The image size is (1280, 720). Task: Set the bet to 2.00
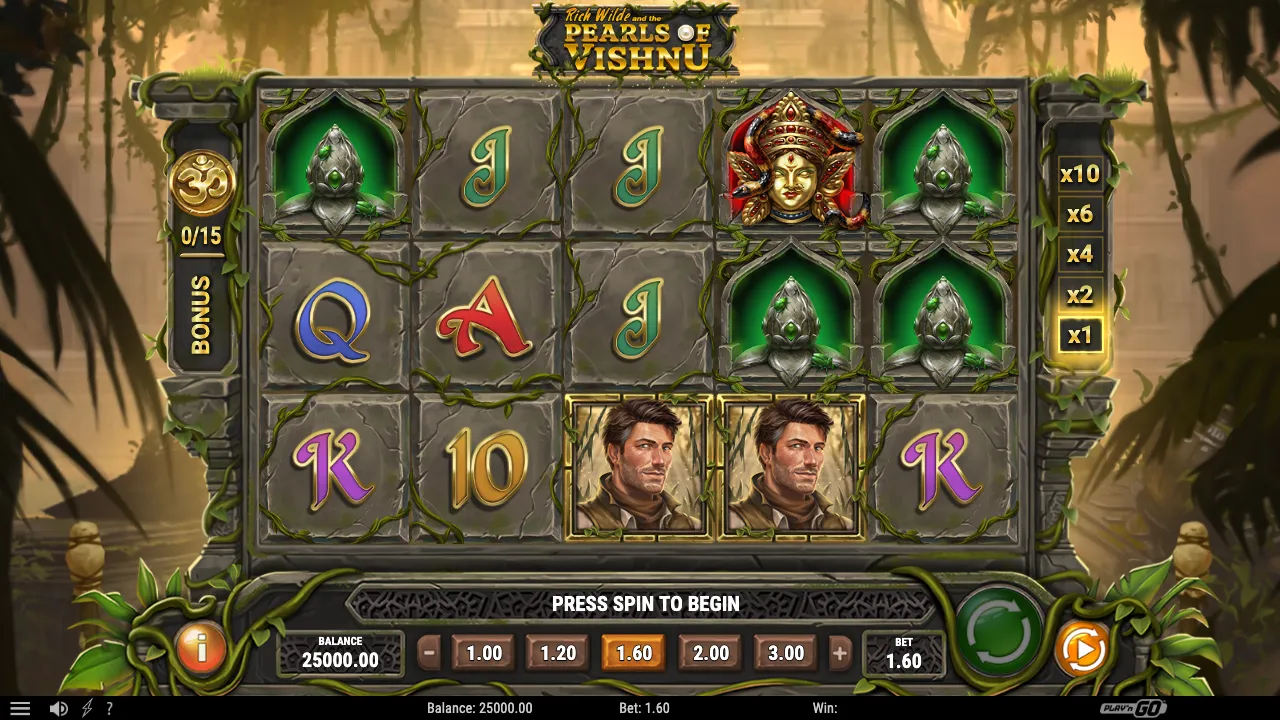tap(710, 653)
